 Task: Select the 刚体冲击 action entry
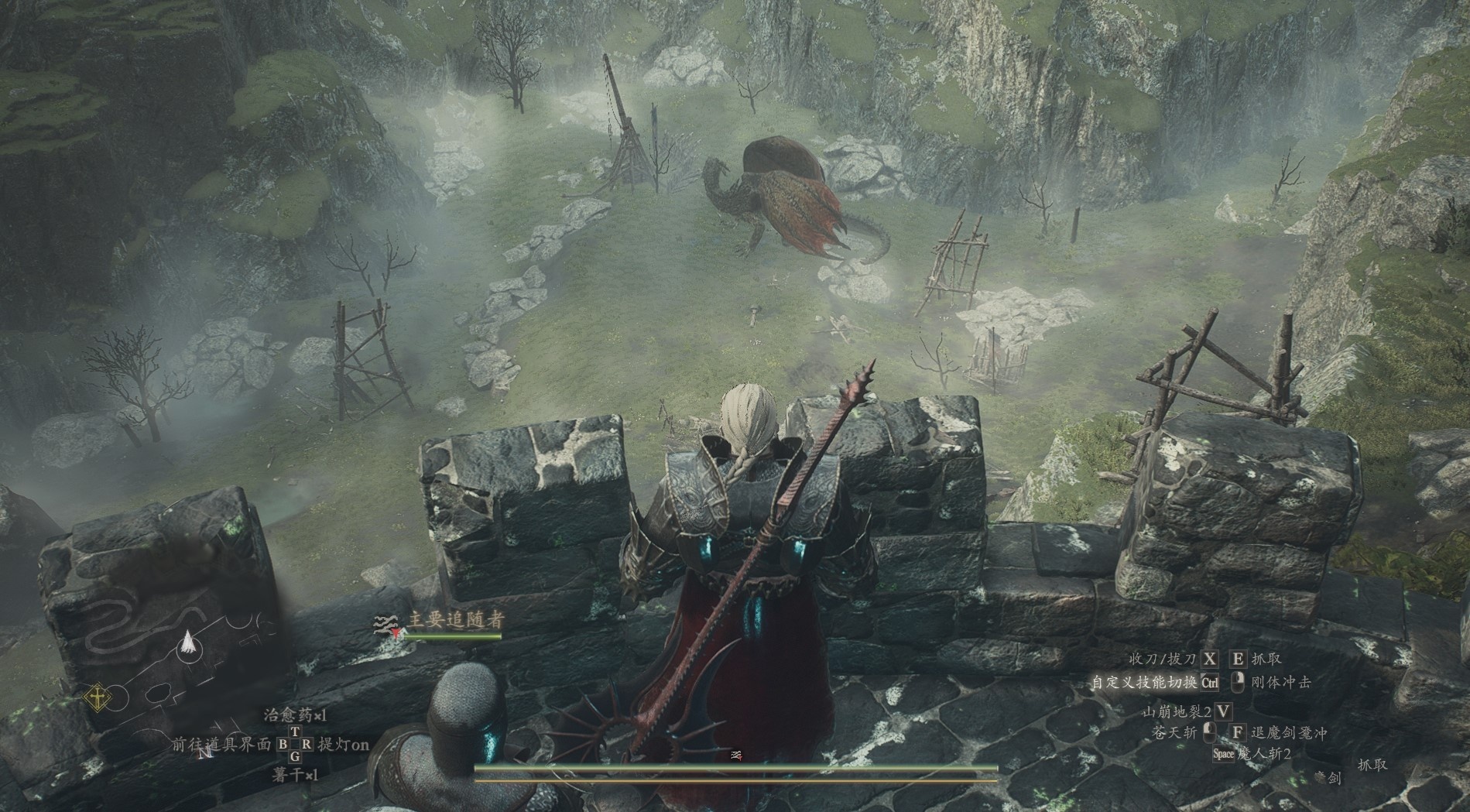[1281, 683]
